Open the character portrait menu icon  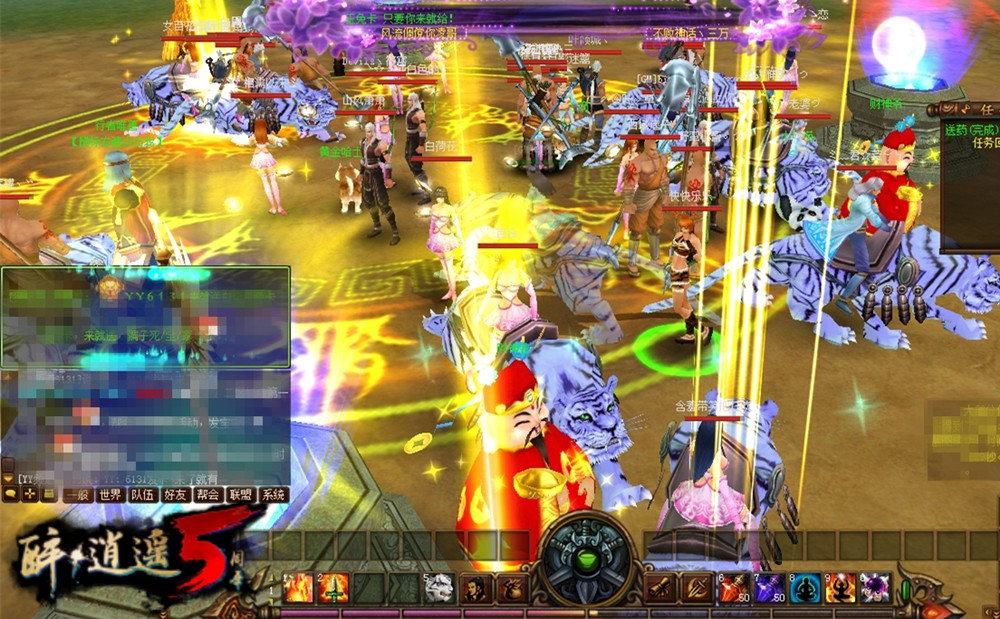[x=476, y=588]
